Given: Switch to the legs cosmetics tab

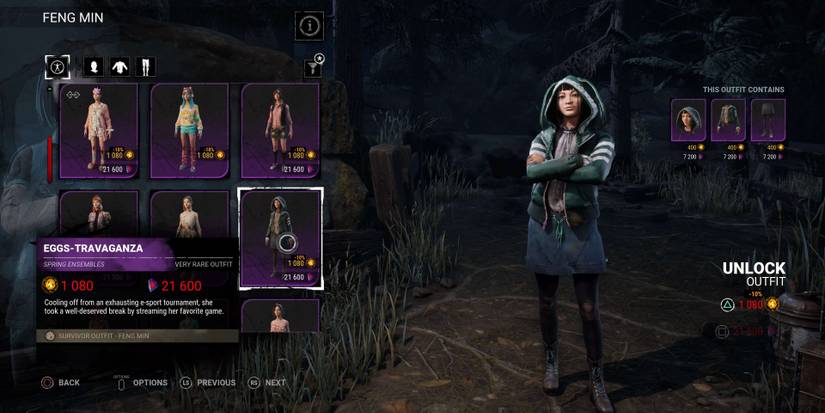Looking at the screenshot, I should coord(145,67).
